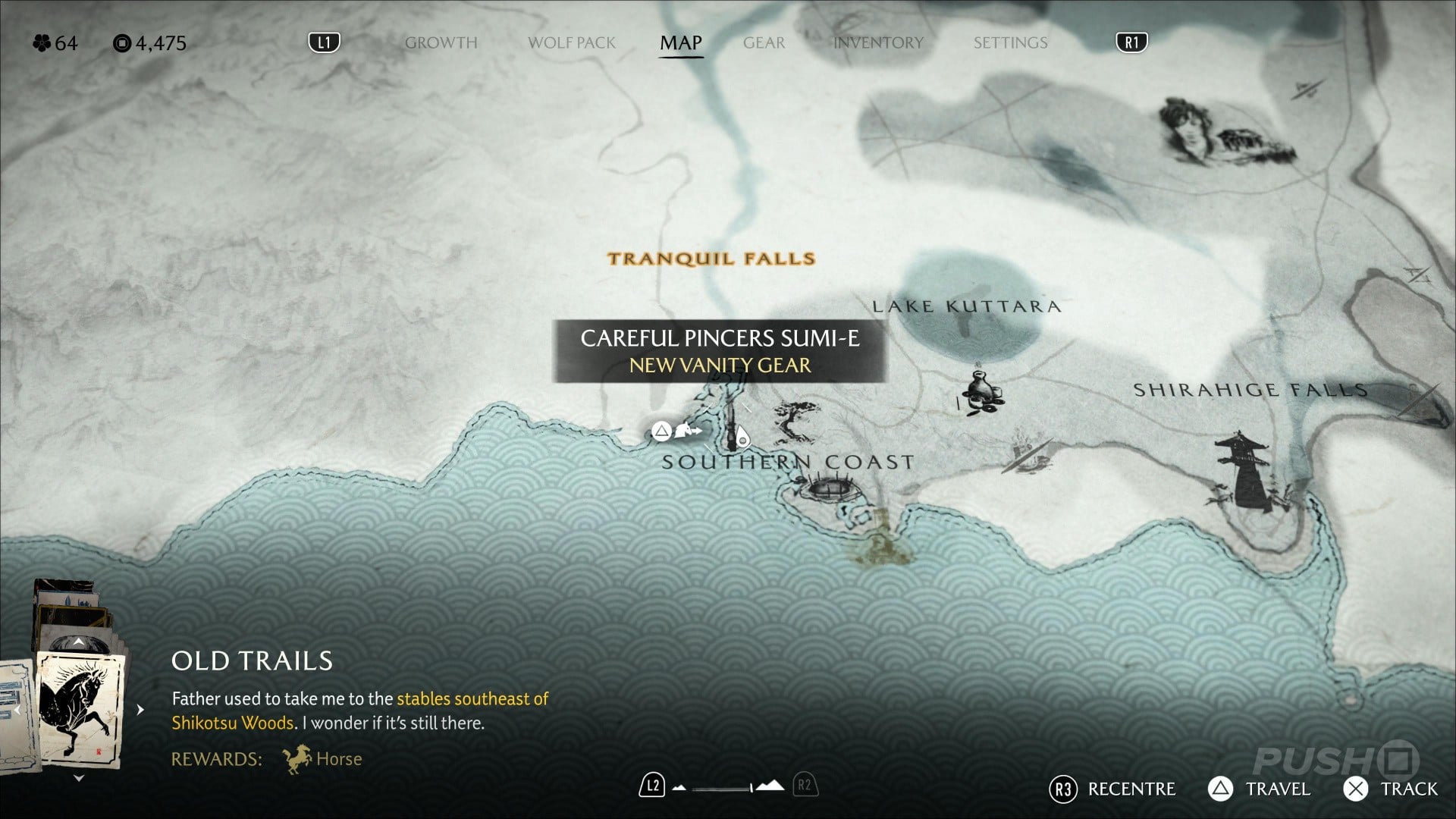Open the Wolf Pack tab
The height and width of the screenshot is (819, 1456).
pyautogui.click(x=572, y=43)
